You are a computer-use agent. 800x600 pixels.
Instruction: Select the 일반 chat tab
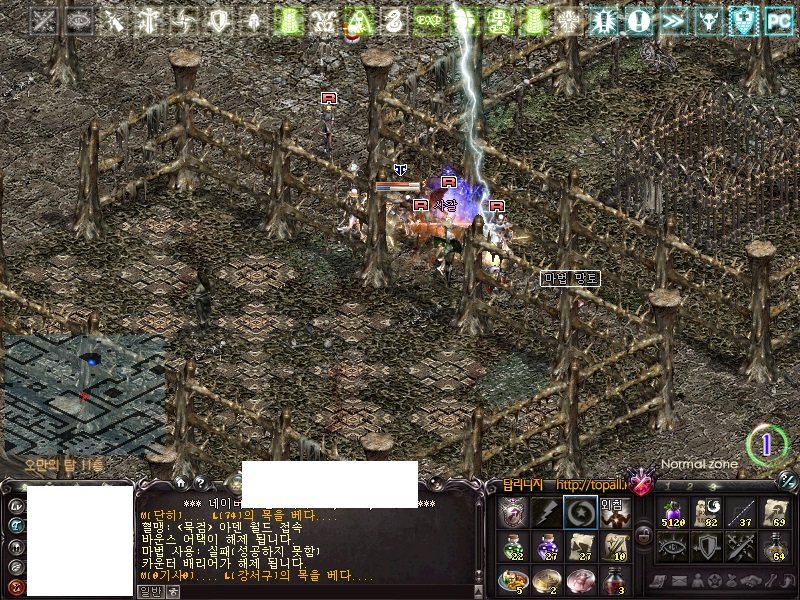pyautogui.click(x=148, y=592)
